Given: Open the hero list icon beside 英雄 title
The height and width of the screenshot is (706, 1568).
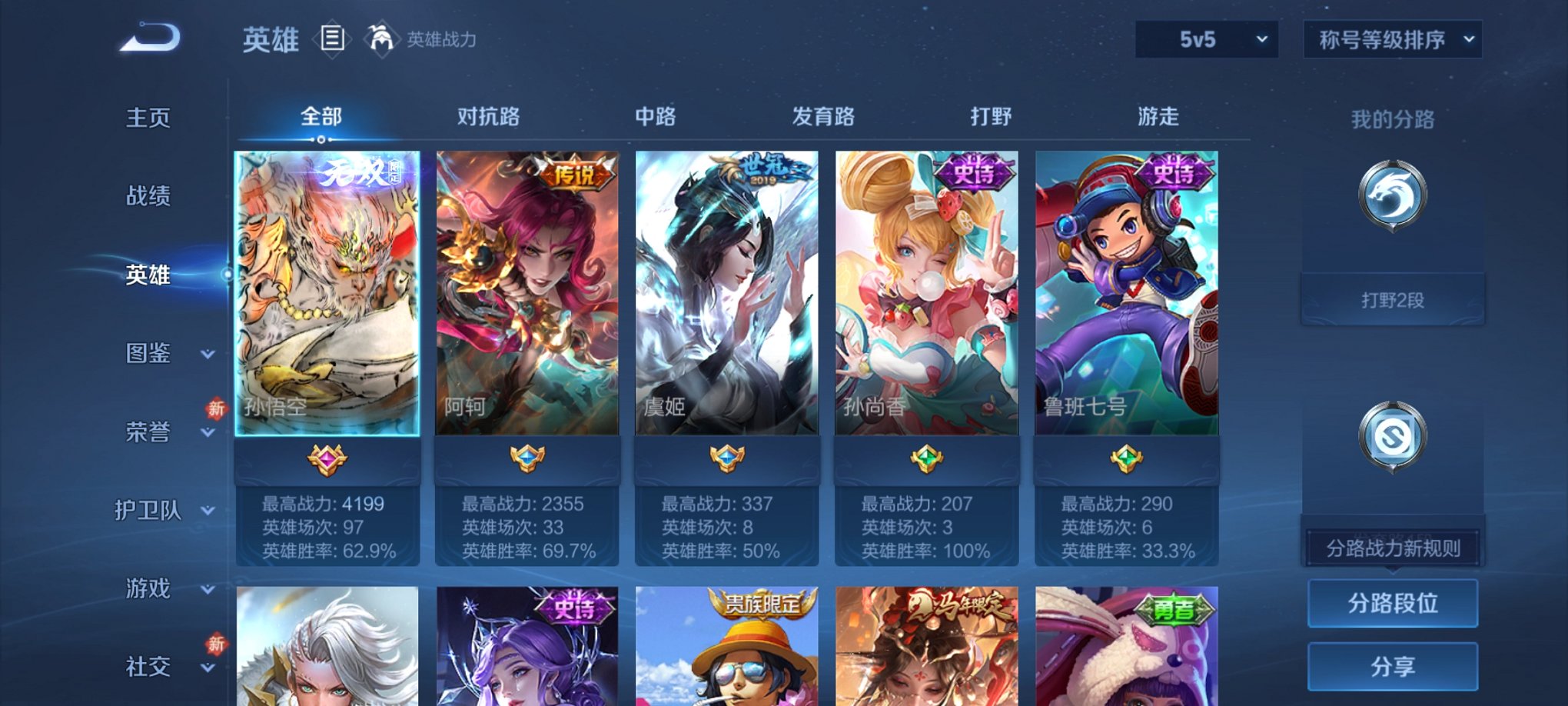Looking at the screenshot, I should (x=332, y=39).
